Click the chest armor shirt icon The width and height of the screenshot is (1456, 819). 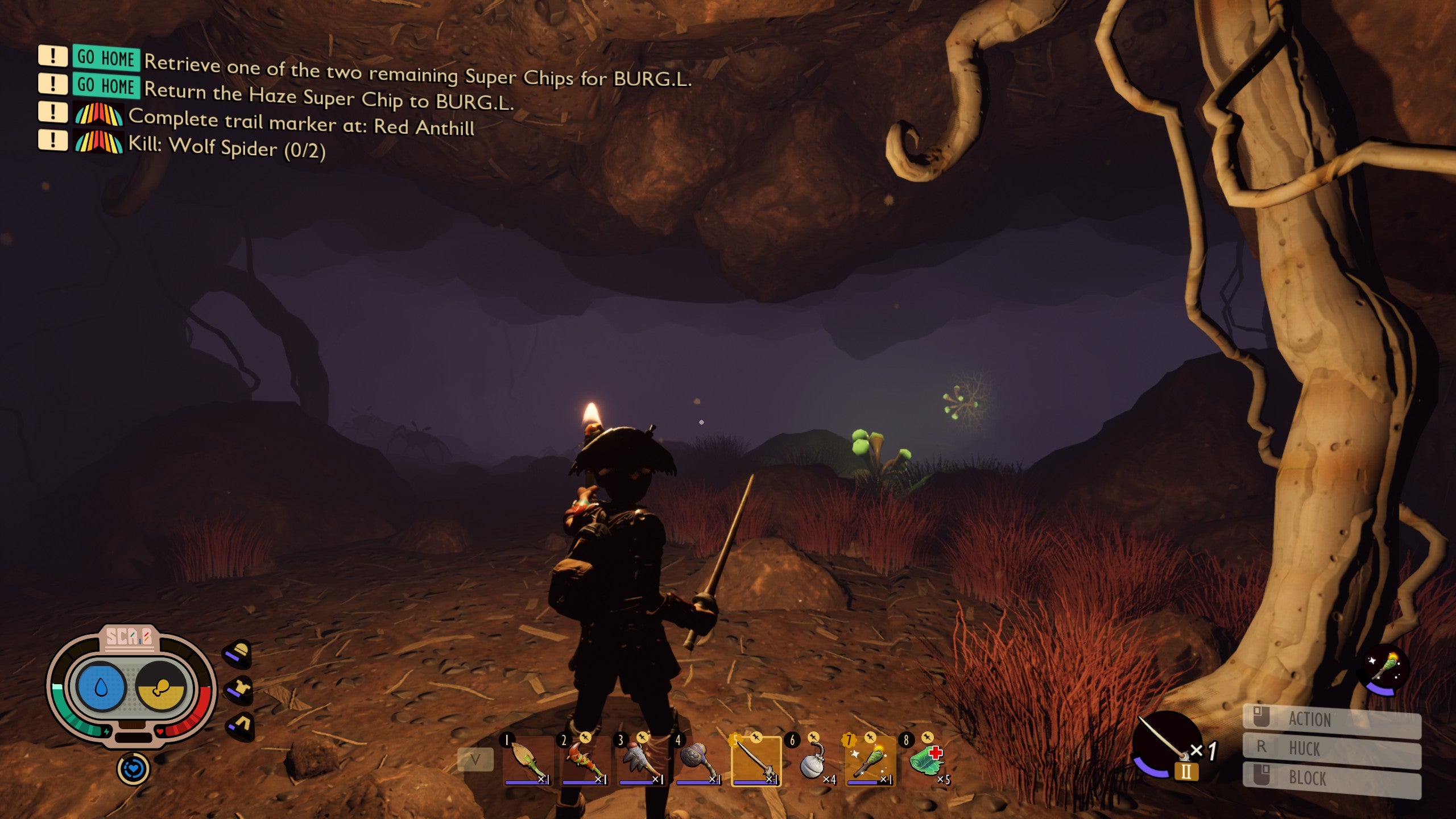239,689
